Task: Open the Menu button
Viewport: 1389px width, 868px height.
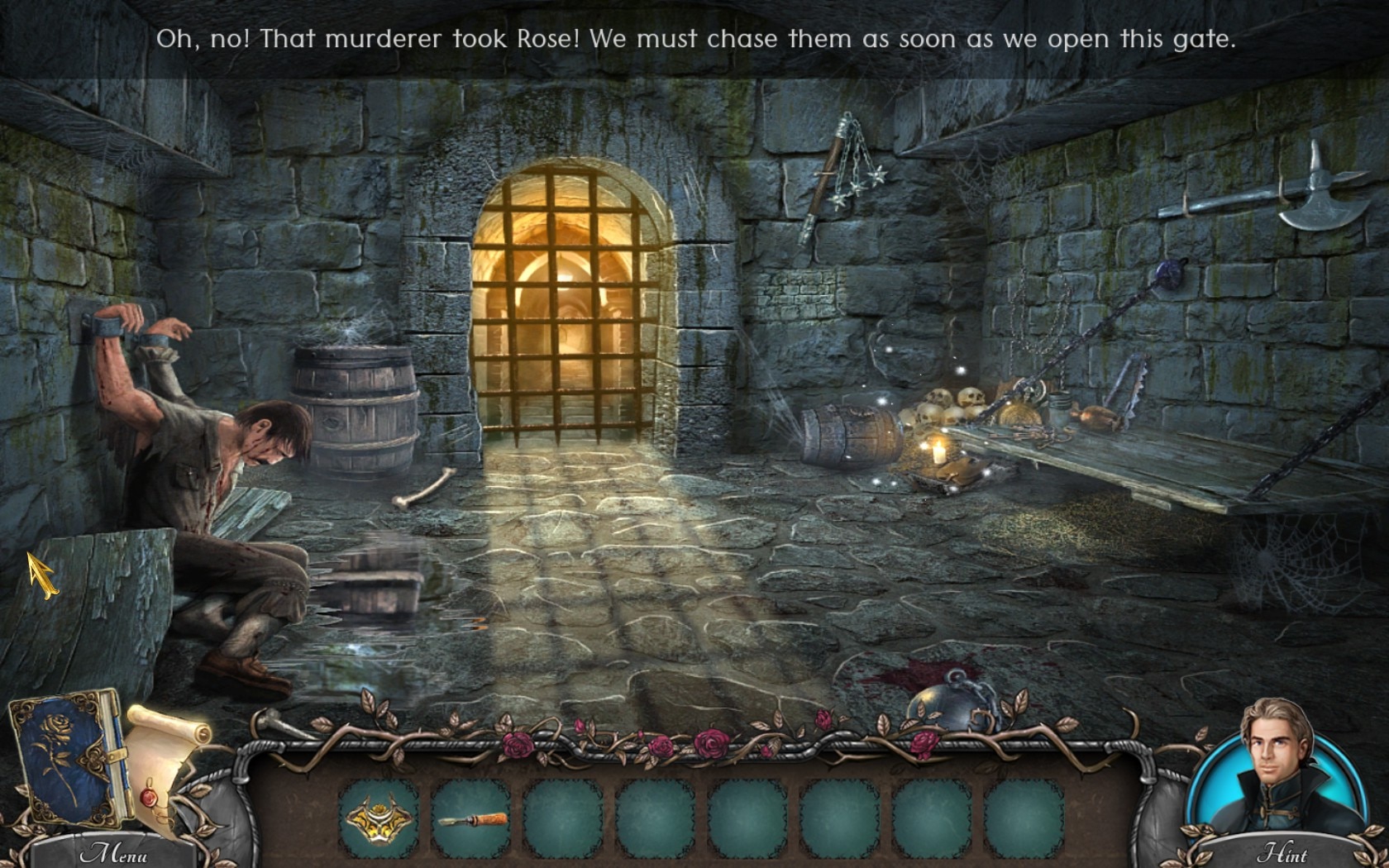Action: (113, 852)
